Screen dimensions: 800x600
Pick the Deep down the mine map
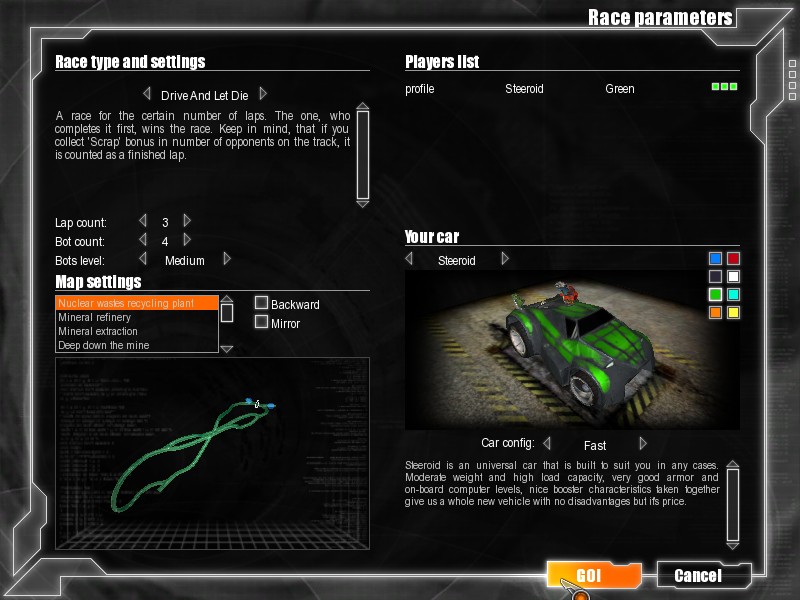click(x=137, y=345)
